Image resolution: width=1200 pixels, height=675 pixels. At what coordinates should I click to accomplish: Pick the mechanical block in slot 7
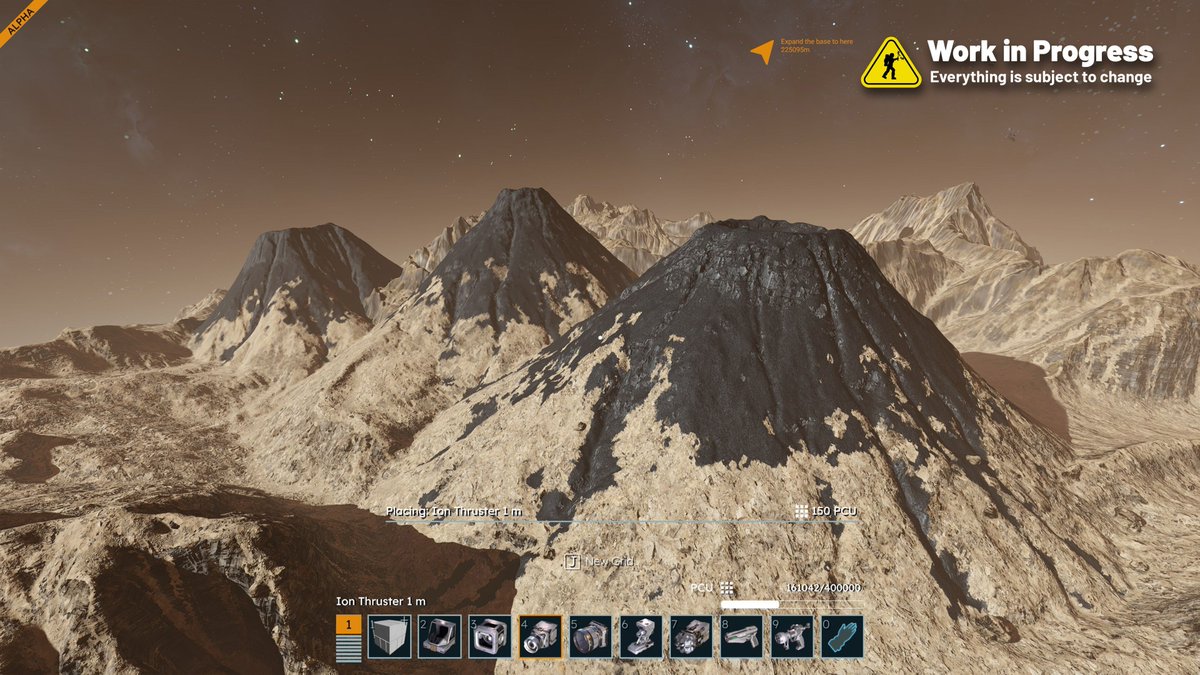(x=691, y=637)
